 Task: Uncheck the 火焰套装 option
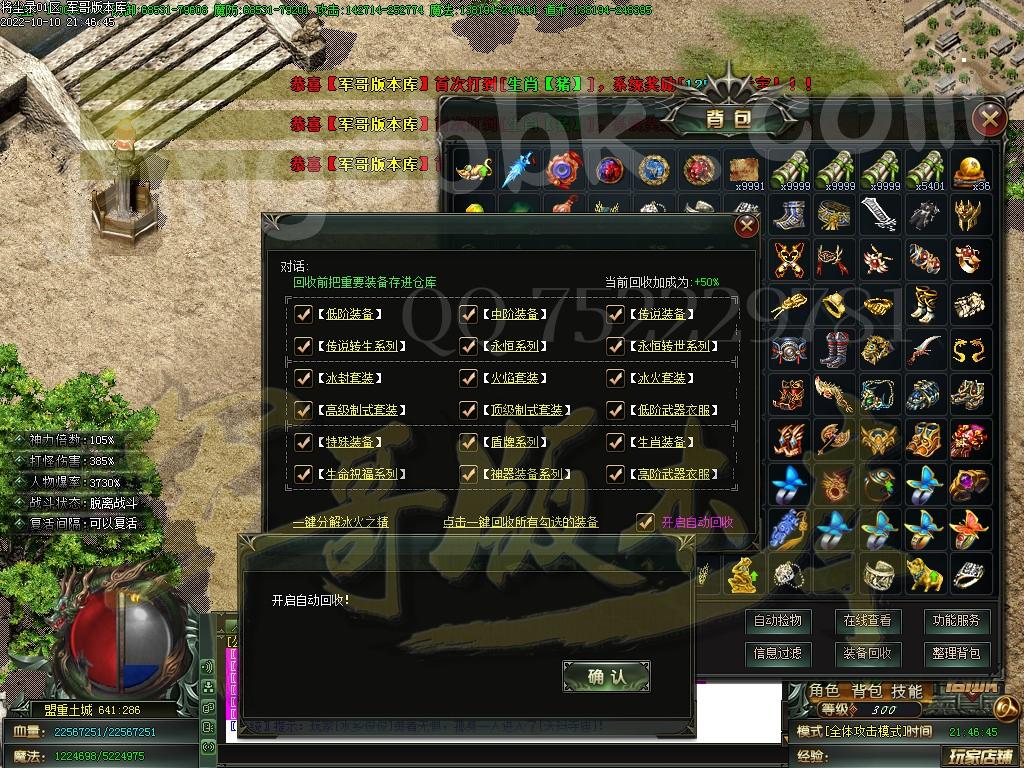tap(468, 378)
